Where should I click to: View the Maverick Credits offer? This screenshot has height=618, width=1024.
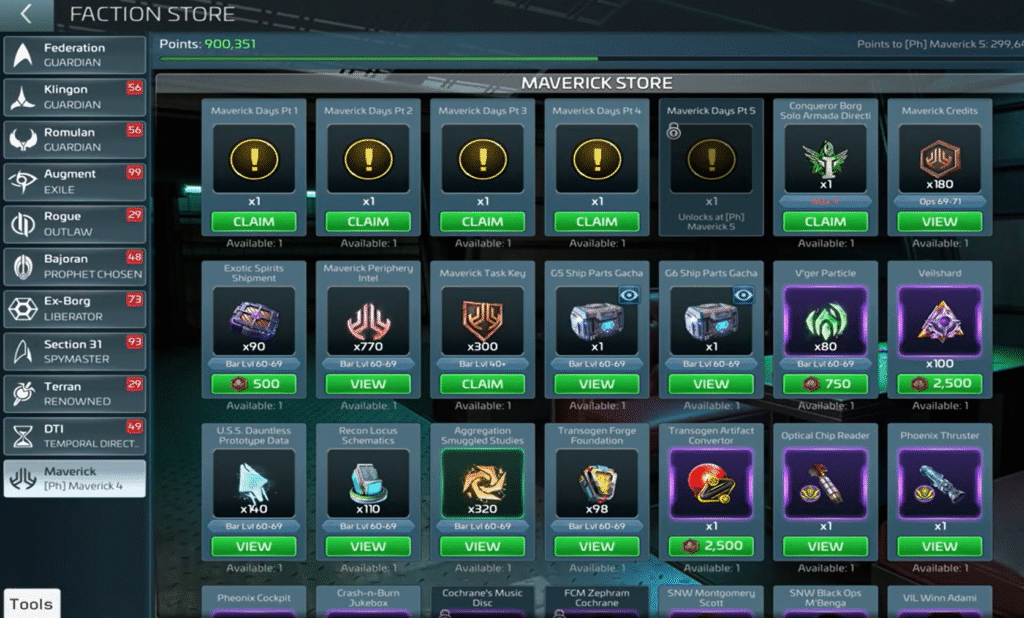coord(939,222)
